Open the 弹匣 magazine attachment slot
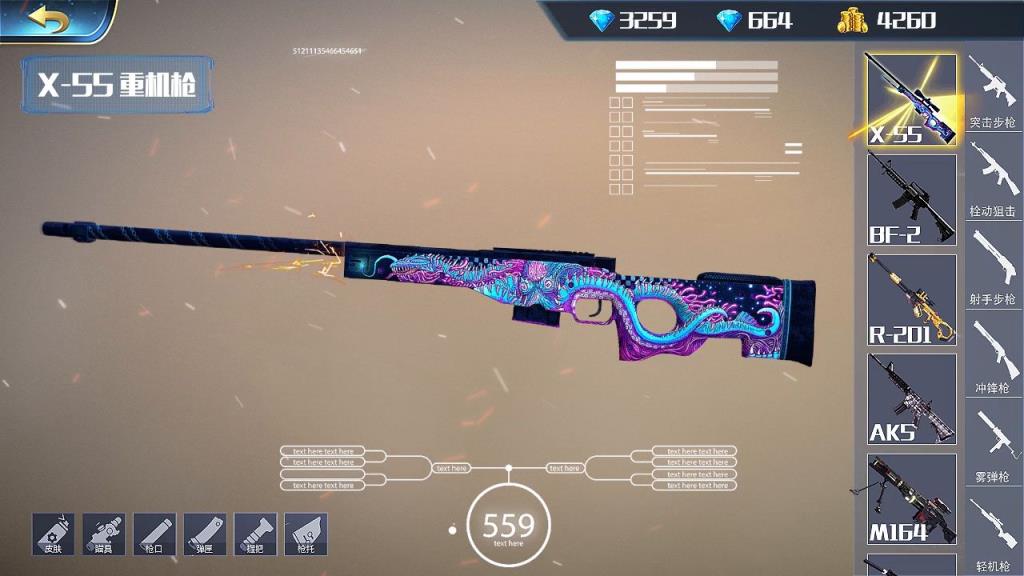Image resolution: width=1024 pixels, height=576 pixels. (204, 534)
